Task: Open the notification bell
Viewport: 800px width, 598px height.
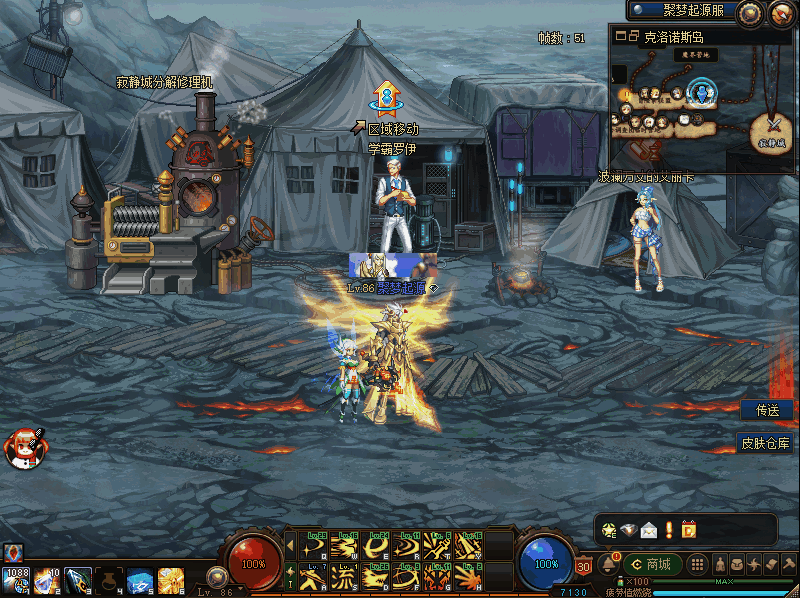Action: pos(607,565)
